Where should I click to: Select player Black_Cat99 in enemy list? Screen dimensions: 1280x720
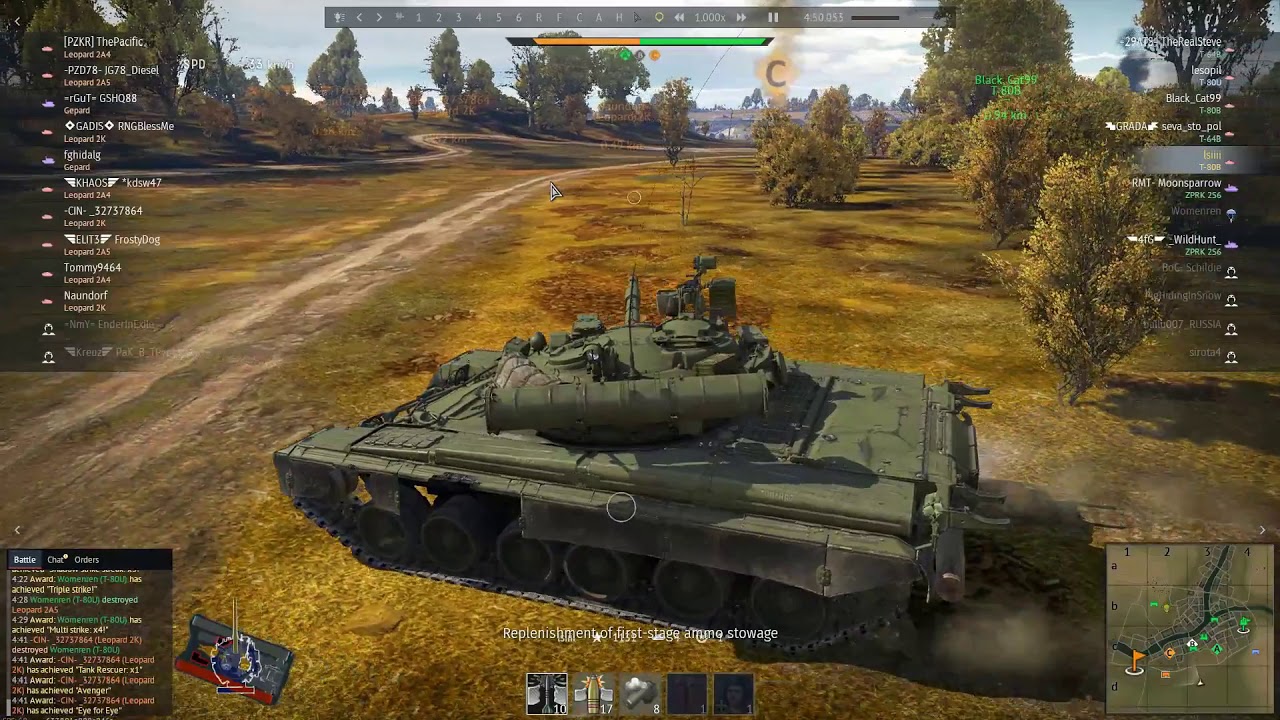pyautogui.click(x=1192, y=98)
